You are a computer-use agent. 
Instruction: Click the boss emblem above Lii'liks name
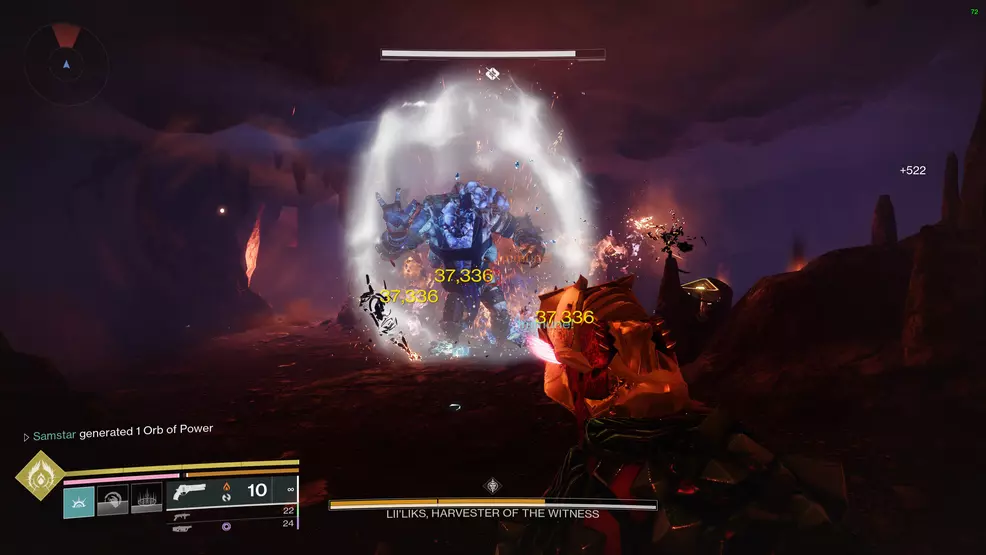[493, 486]
